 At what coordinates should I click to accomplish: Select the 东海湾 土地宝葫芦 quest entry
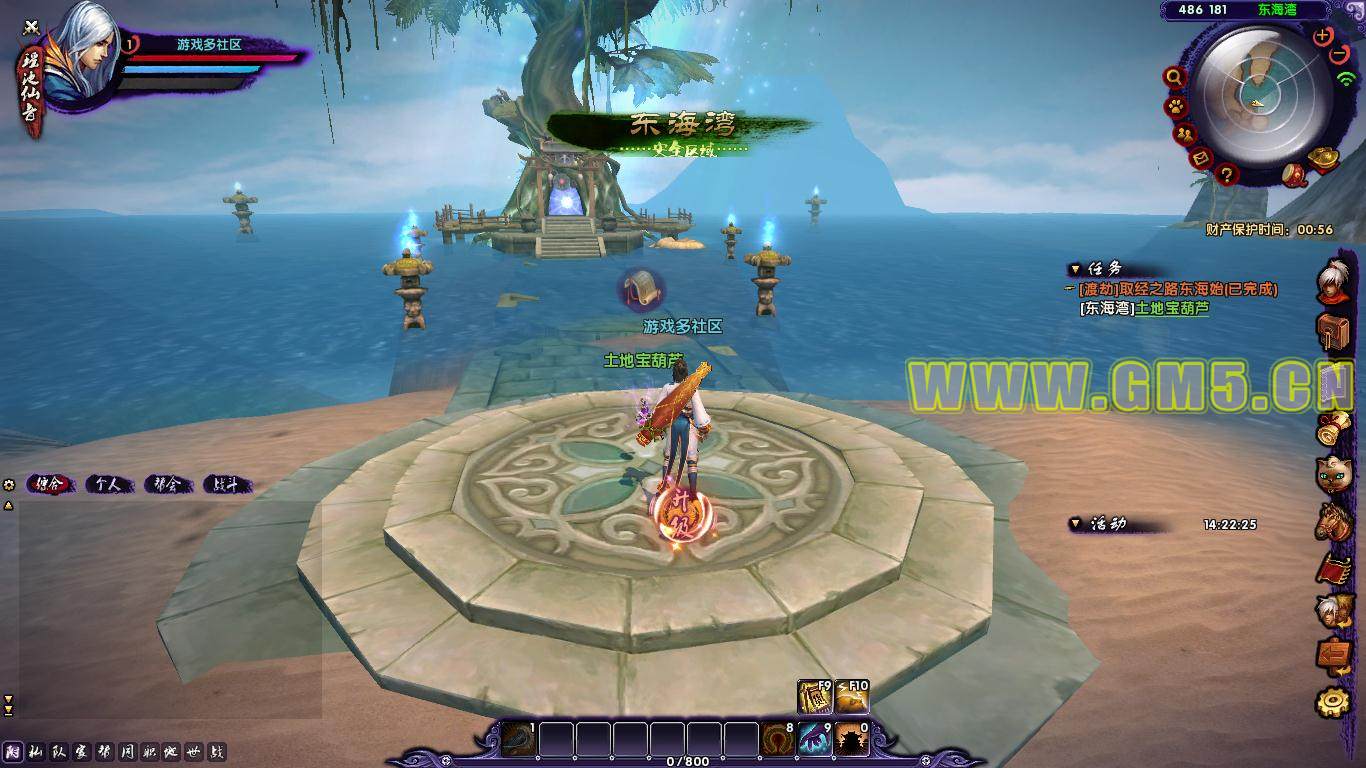[x=1144, y=308]
